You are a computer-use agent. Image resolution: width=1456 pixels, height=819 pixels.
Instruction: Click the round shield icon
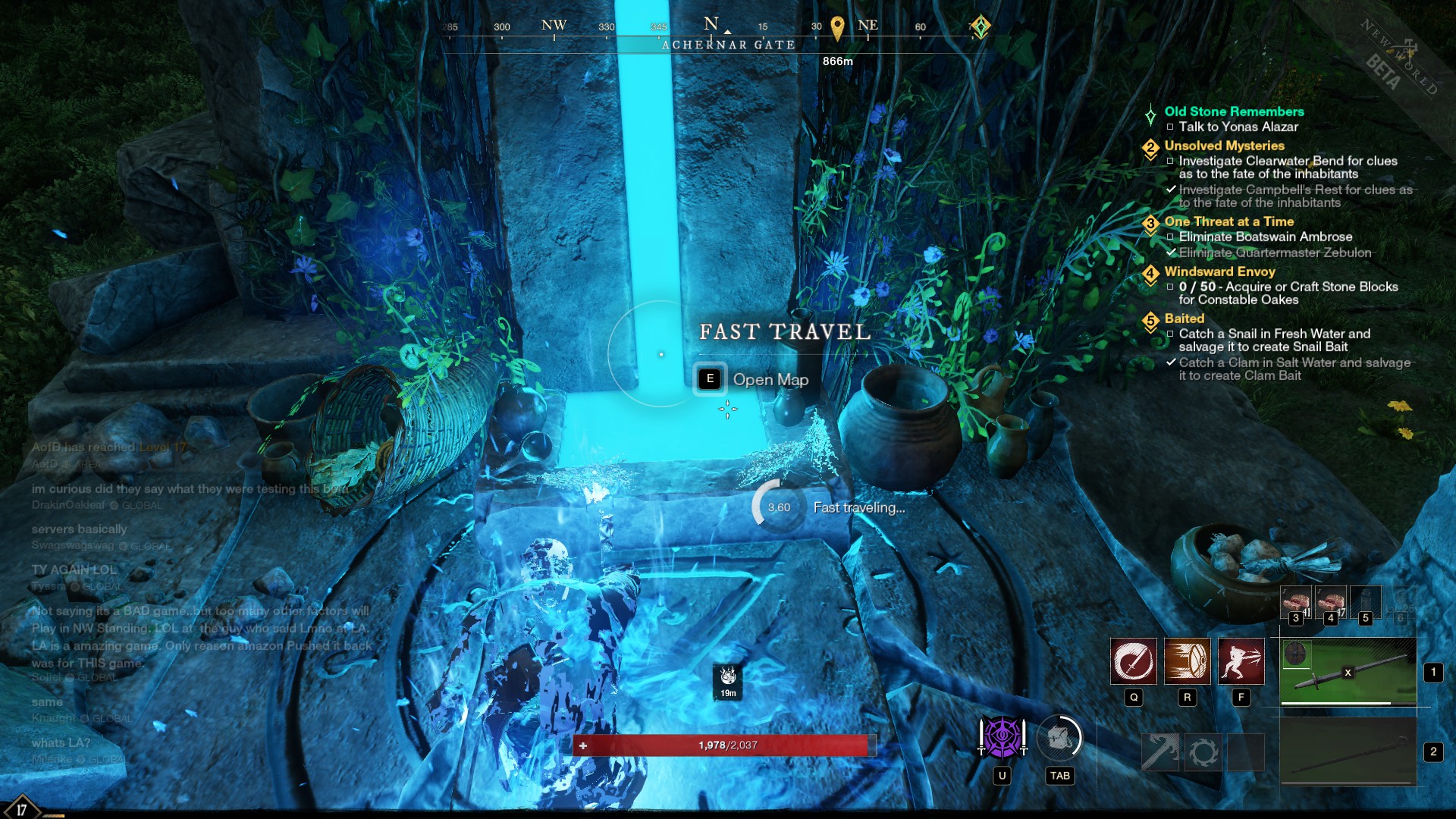[x=1295, y=653]
